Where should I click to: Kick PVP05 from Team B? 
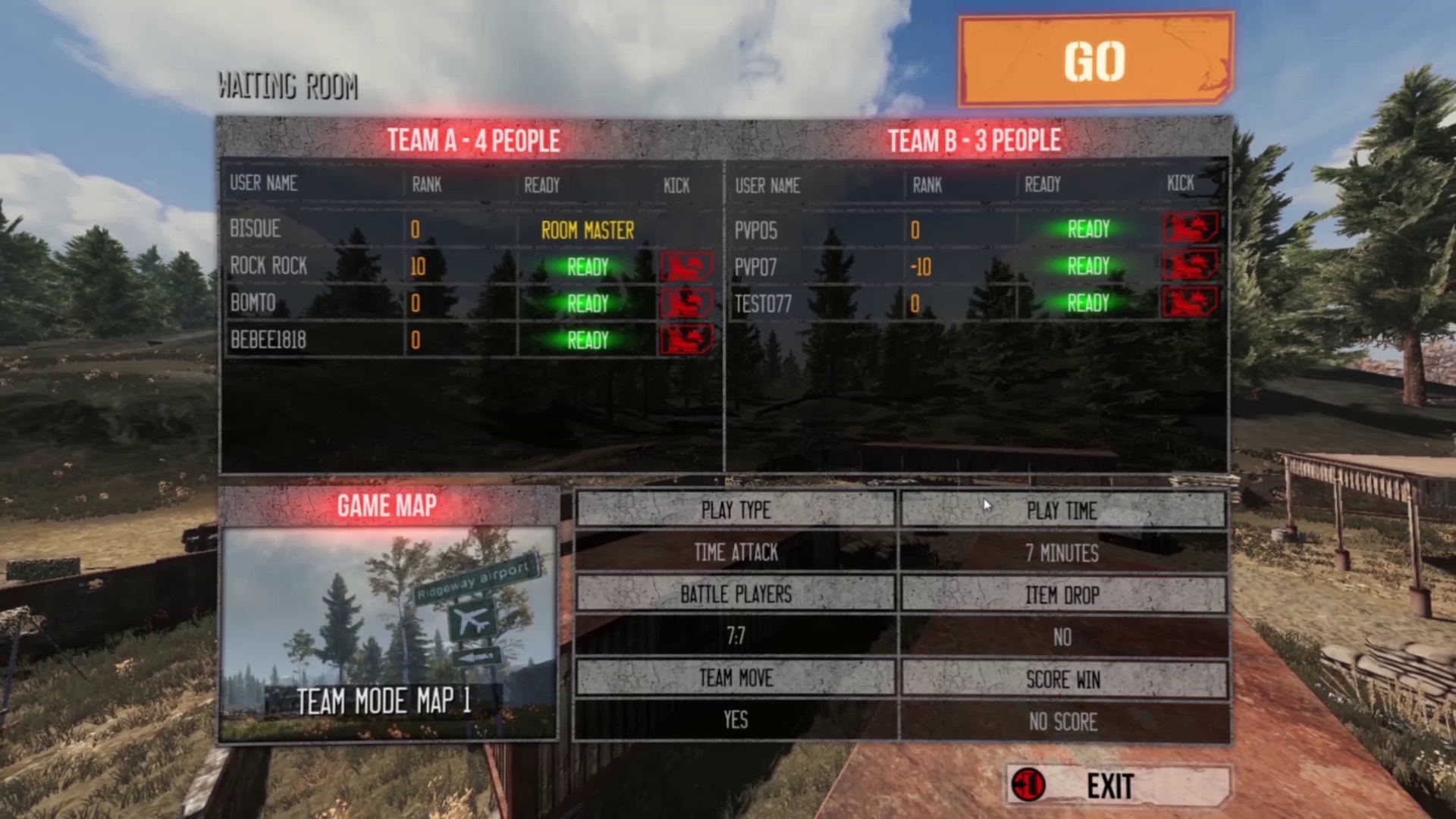(x=1190, y=228)
